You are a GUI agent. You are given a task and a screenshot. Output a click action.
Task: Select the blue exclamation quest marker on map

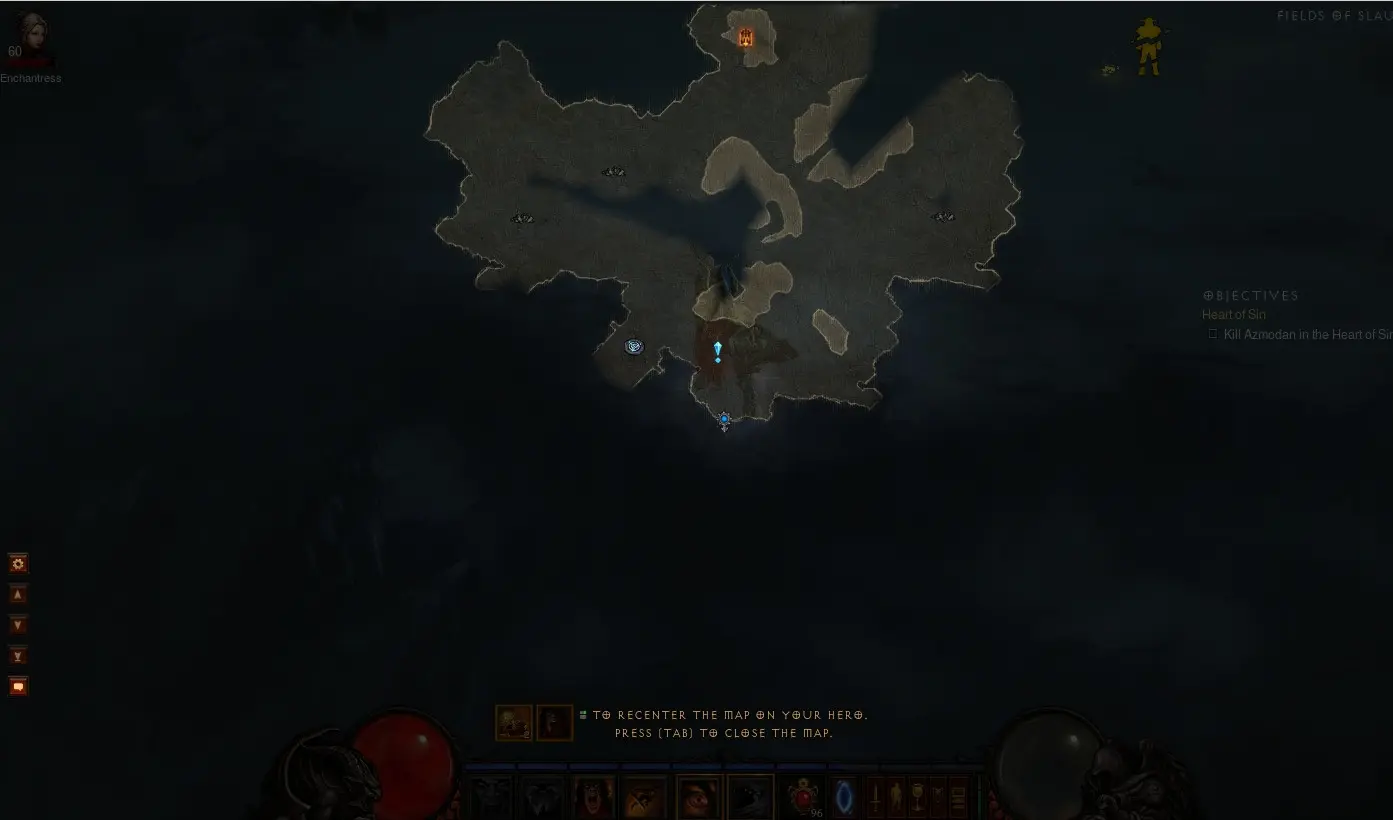click(x=717, y=351)
